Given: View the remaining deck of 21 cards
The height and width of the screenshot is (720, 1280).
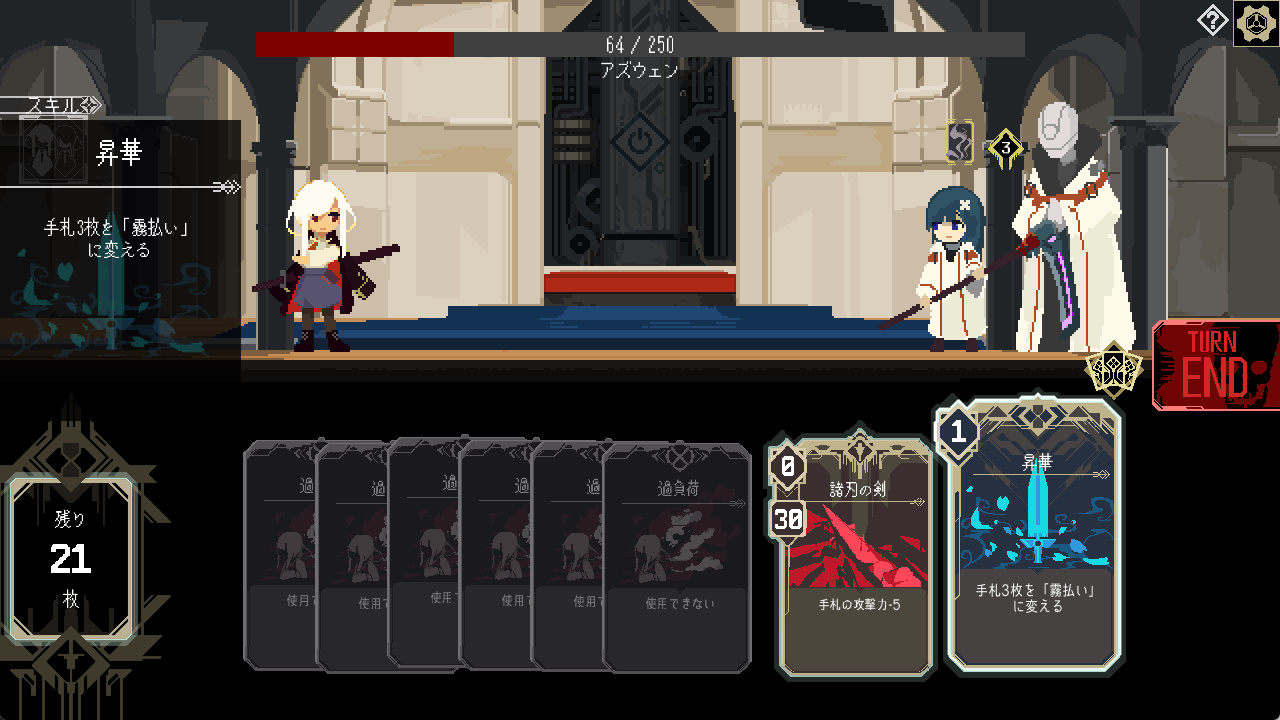Looking at the screenshot, I should click(x=71, y=560).
